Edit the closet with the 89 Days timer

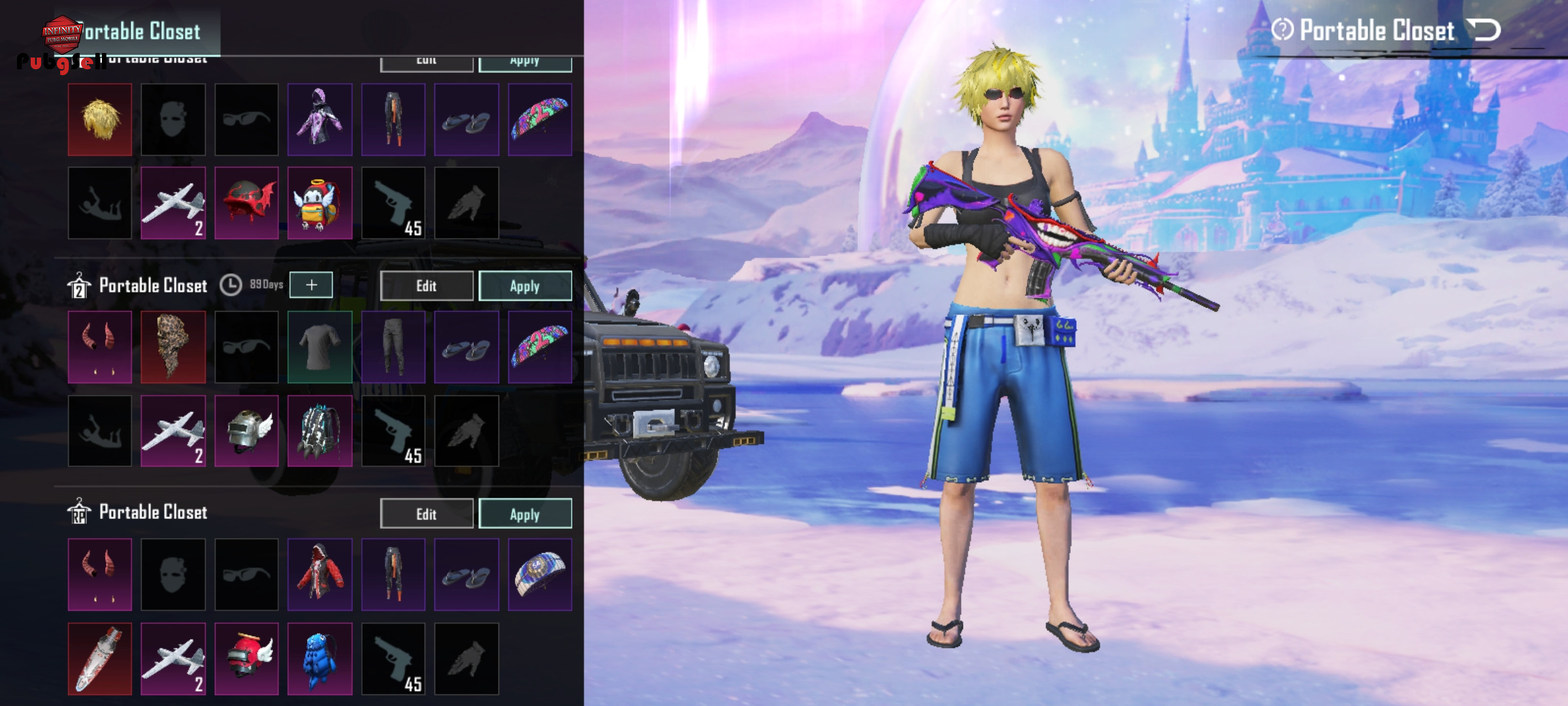(x=426, y=286)
